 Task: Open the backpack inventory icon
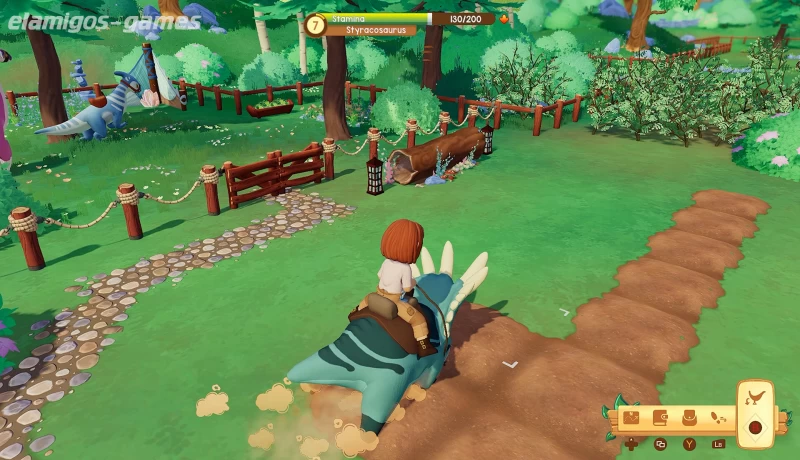(x=689, y=417)
